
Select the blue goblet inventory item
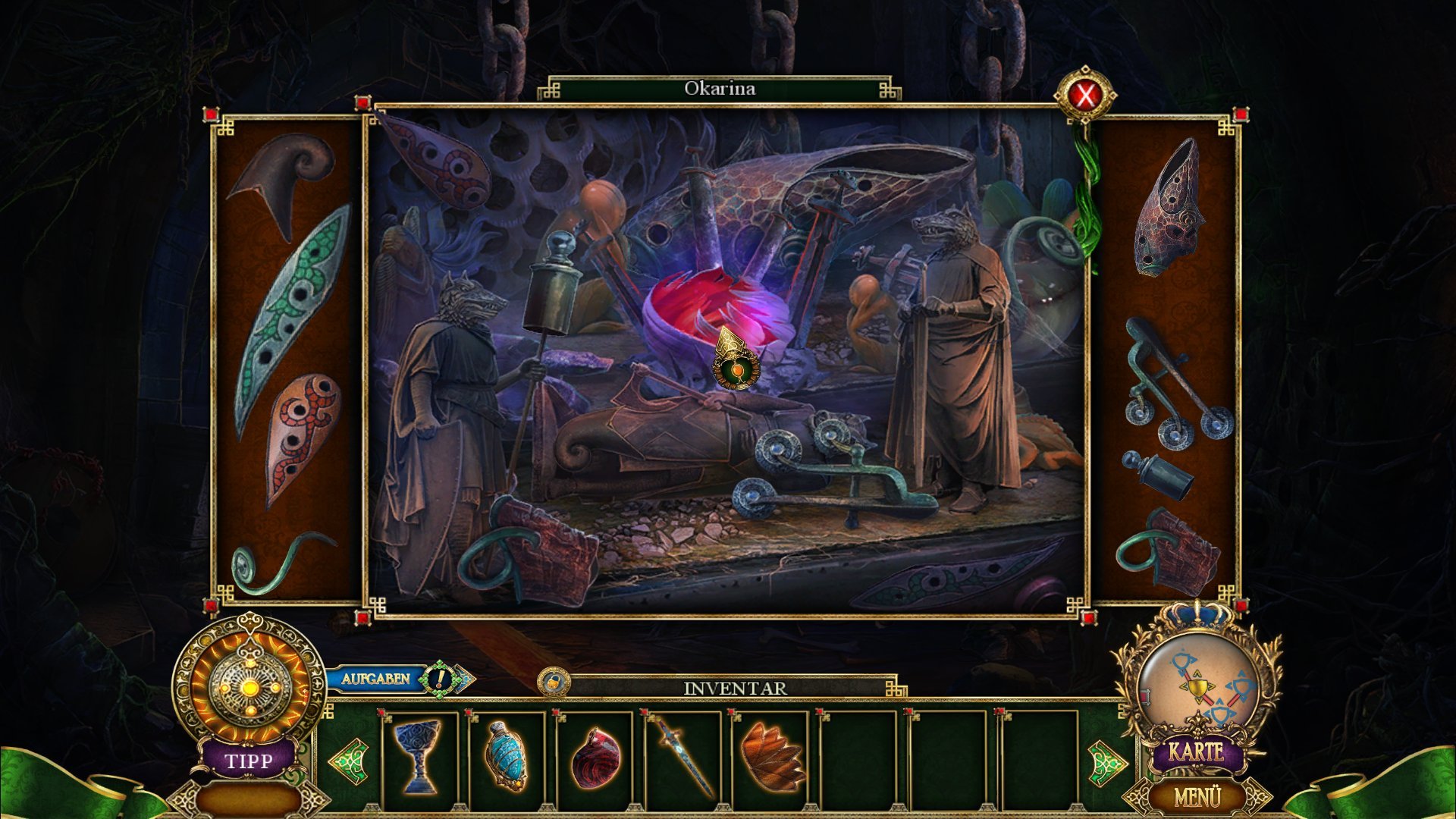417,755
